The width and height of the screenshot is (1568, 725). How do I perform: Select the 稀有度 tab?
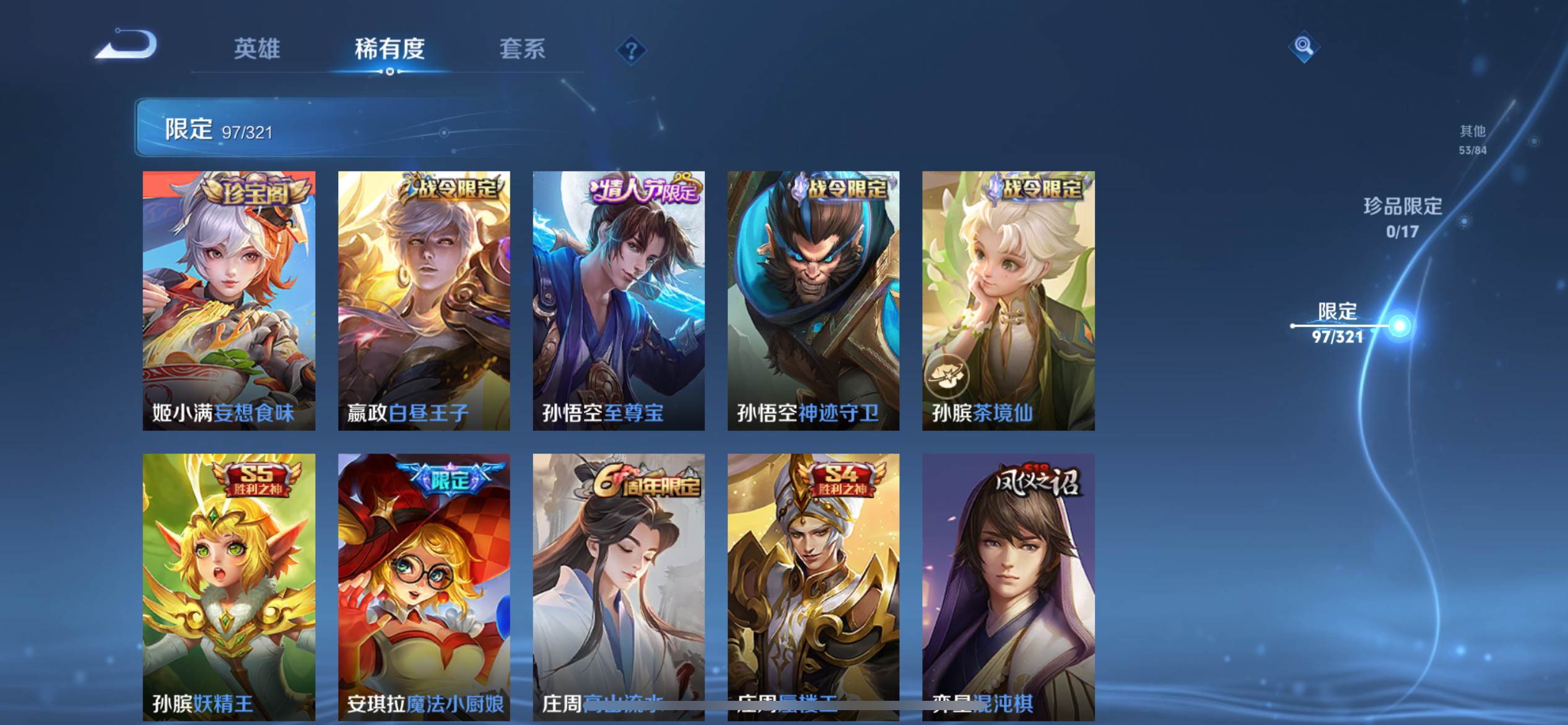click(390, 48)
